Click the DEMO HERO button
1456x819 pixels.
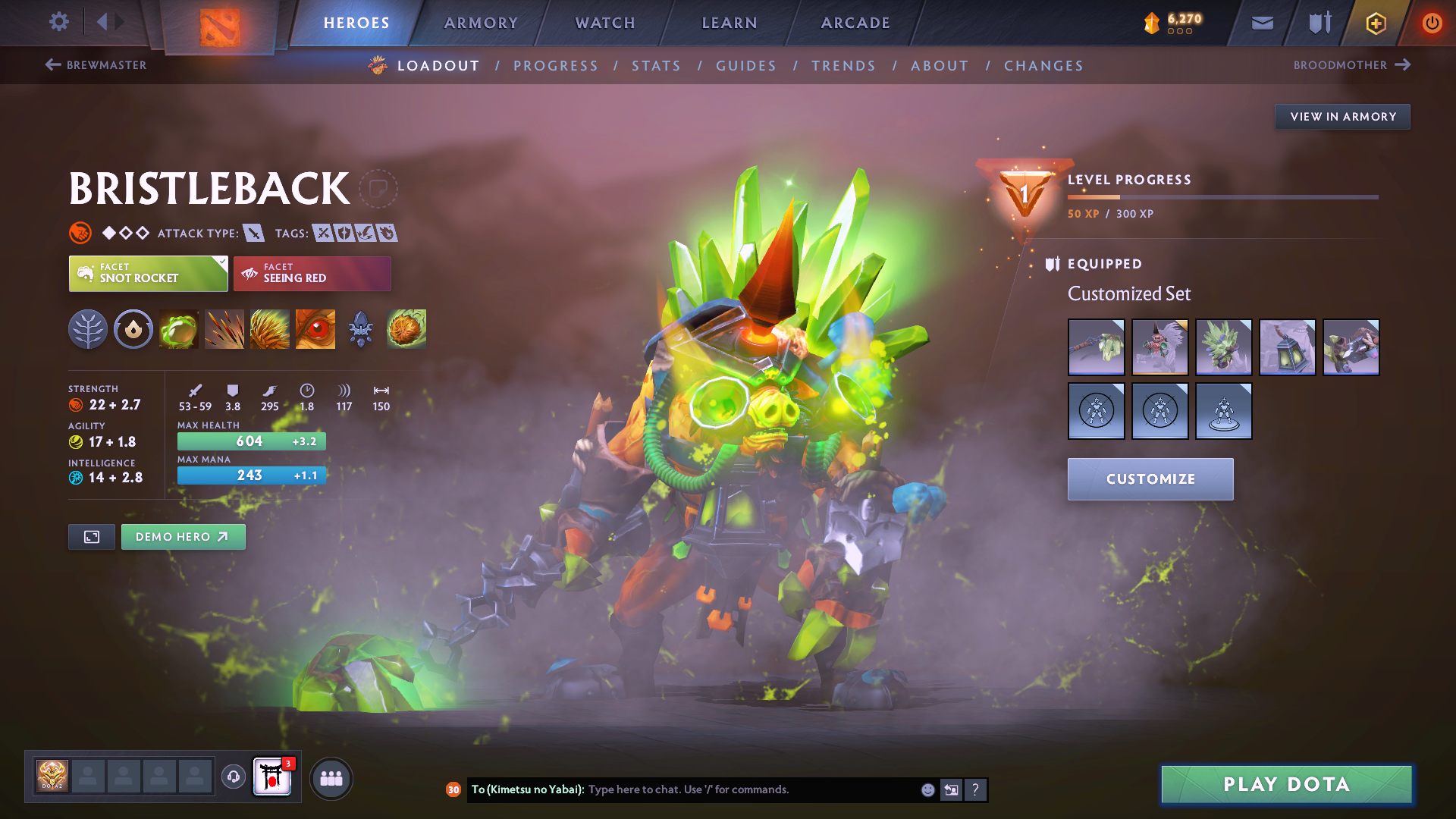coord(183,536)
